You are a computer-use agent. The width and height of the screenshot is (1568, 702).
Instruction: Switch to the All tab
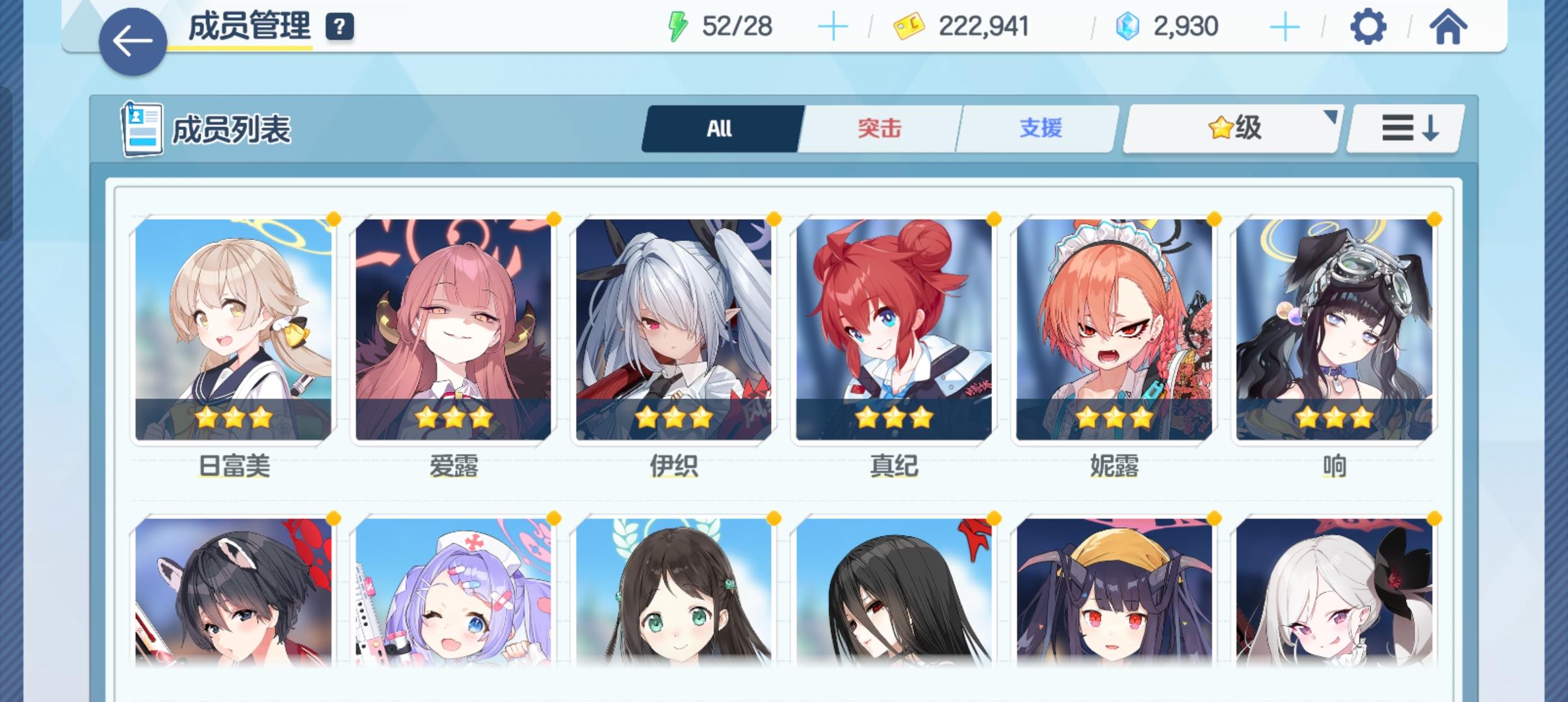point(720,129)
